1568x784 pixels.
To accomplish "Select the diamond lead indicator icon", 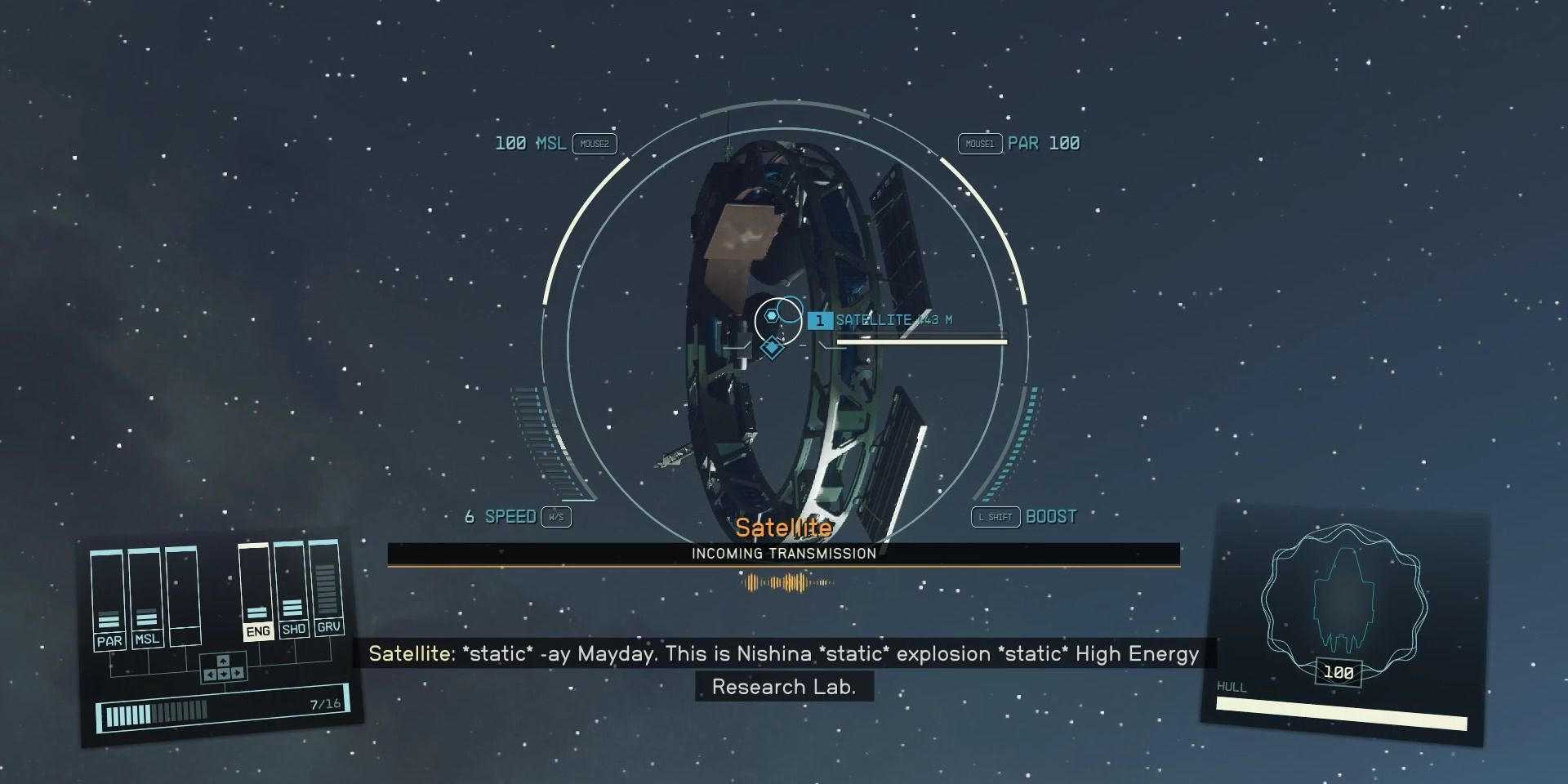I will (x=773, y=346).
